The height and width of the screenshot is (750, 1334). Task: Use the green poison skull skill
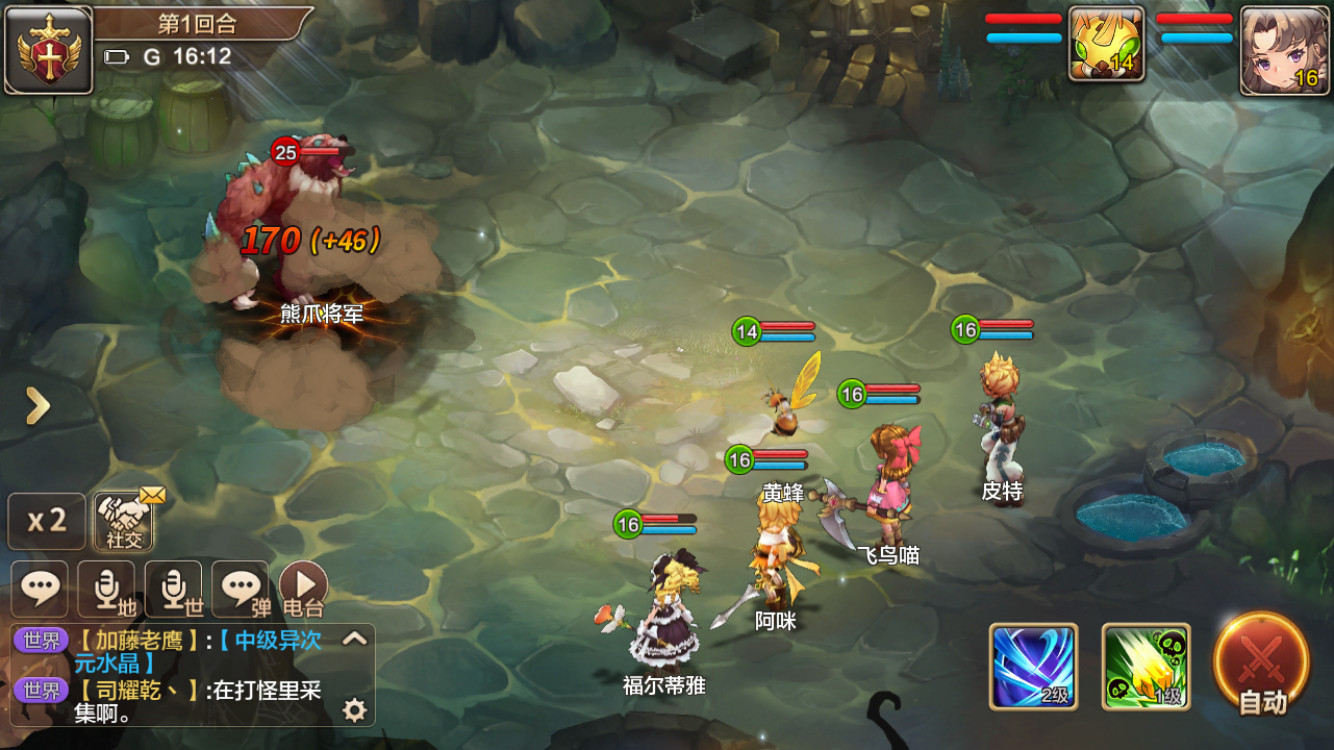(1146, 666)
